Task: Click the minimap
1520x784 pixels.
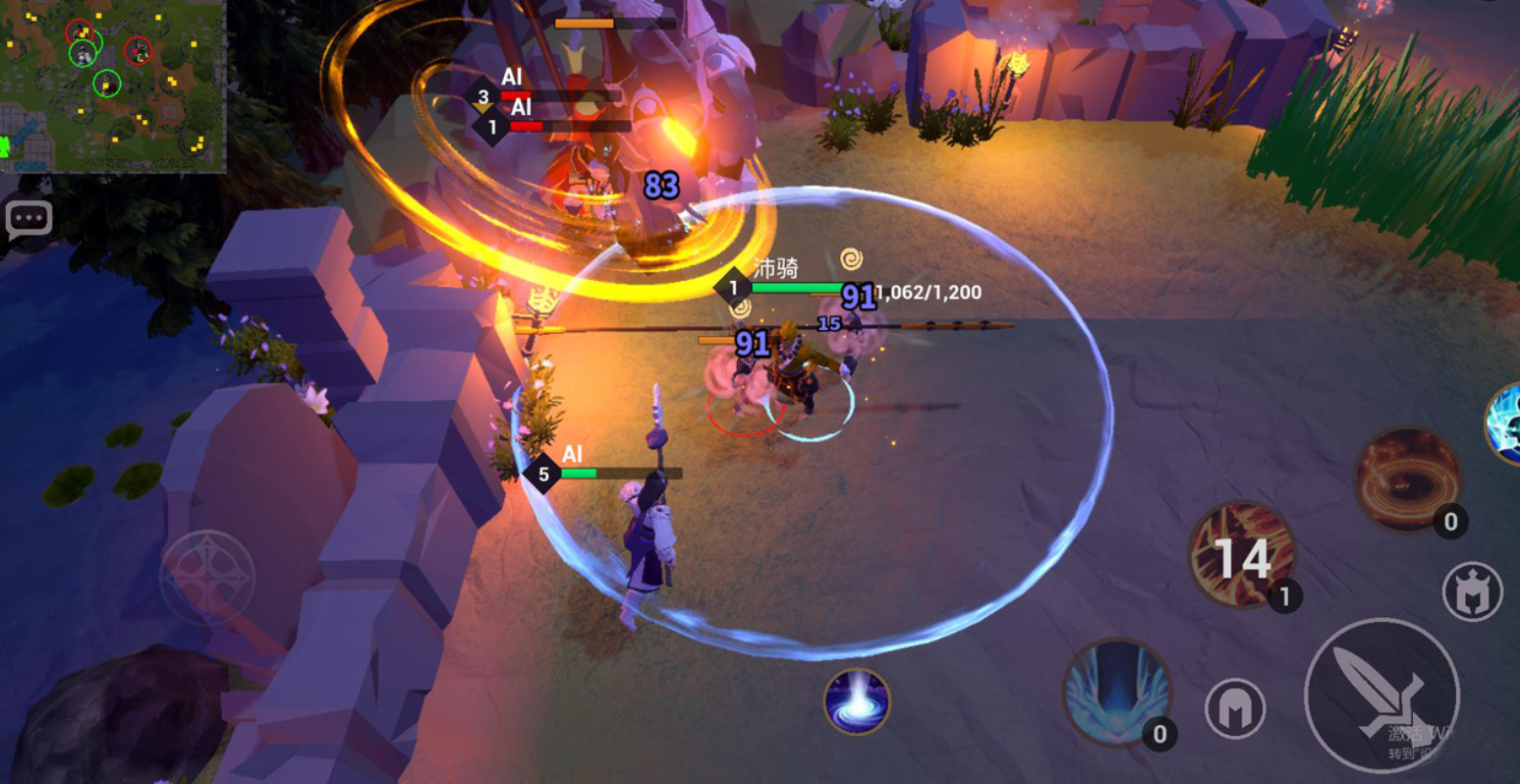Action: point(112,86)
